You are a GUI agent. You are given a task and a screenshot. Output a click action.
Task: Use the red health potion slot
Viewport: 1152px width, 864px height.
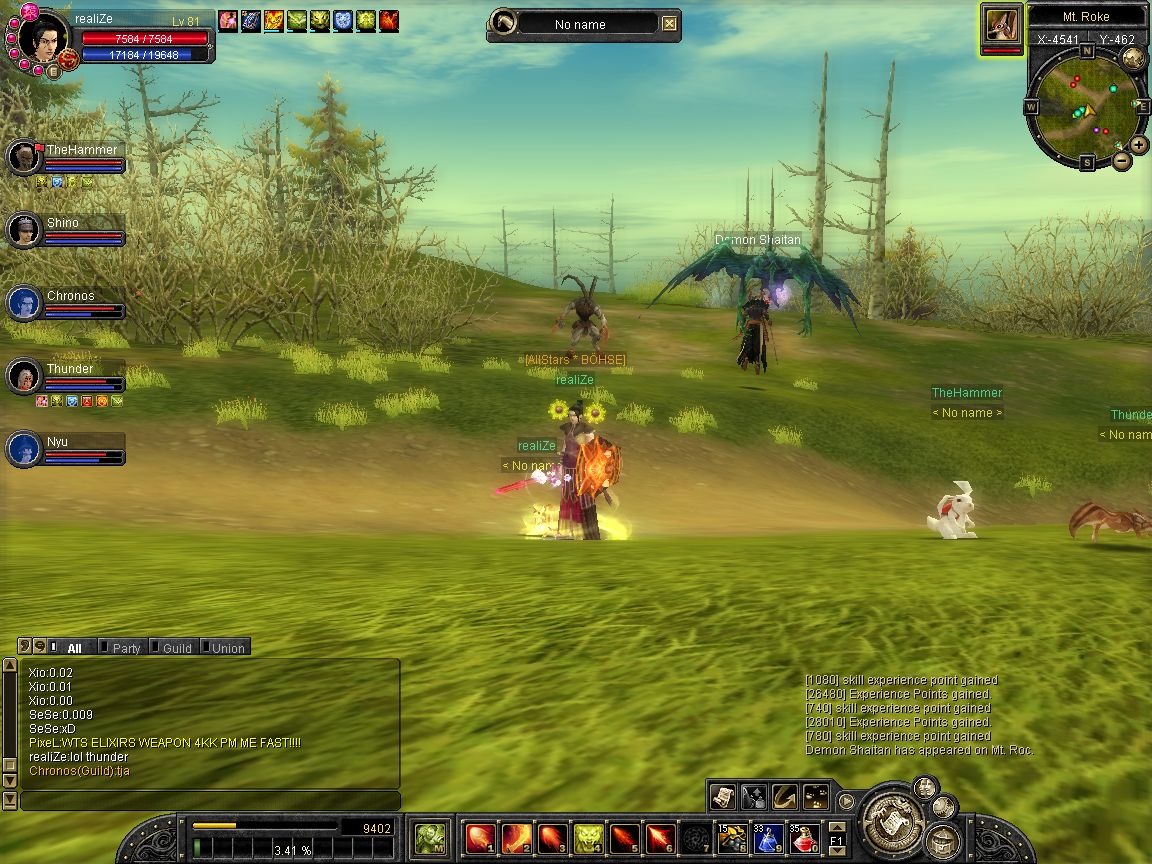point(804,838)
